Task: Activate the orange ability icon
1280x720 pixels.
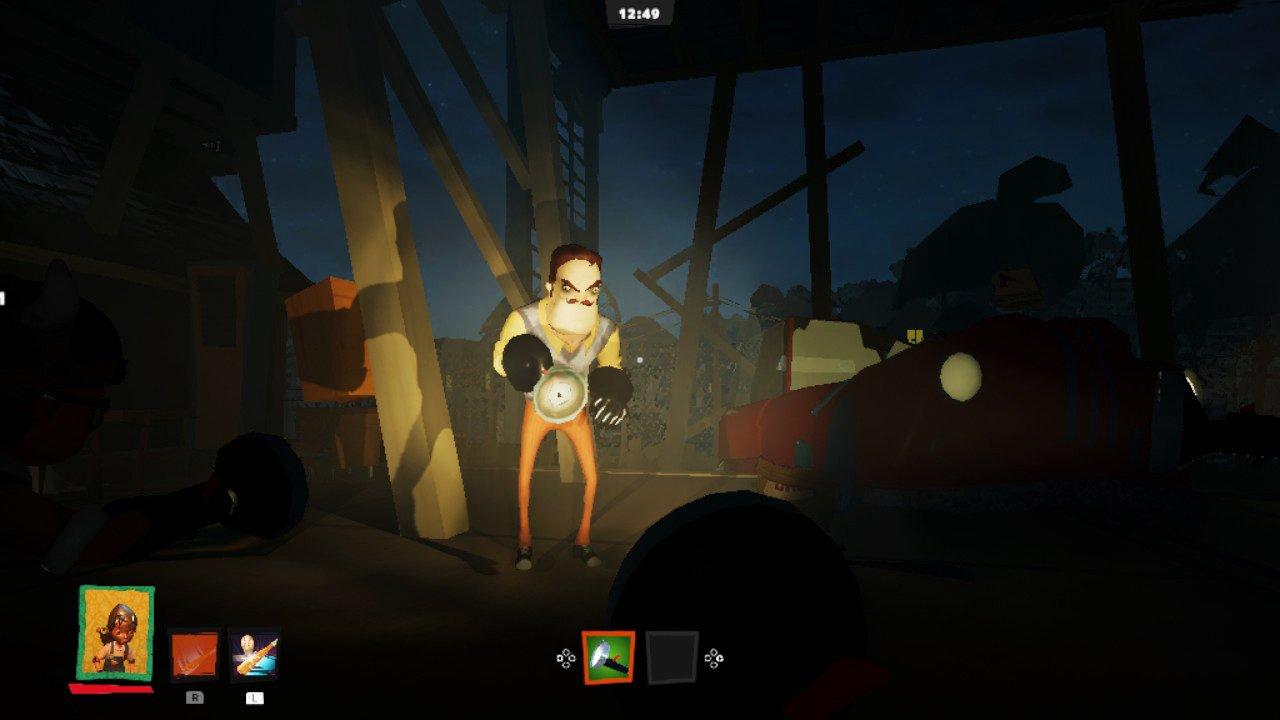Action: coord(194,655)
